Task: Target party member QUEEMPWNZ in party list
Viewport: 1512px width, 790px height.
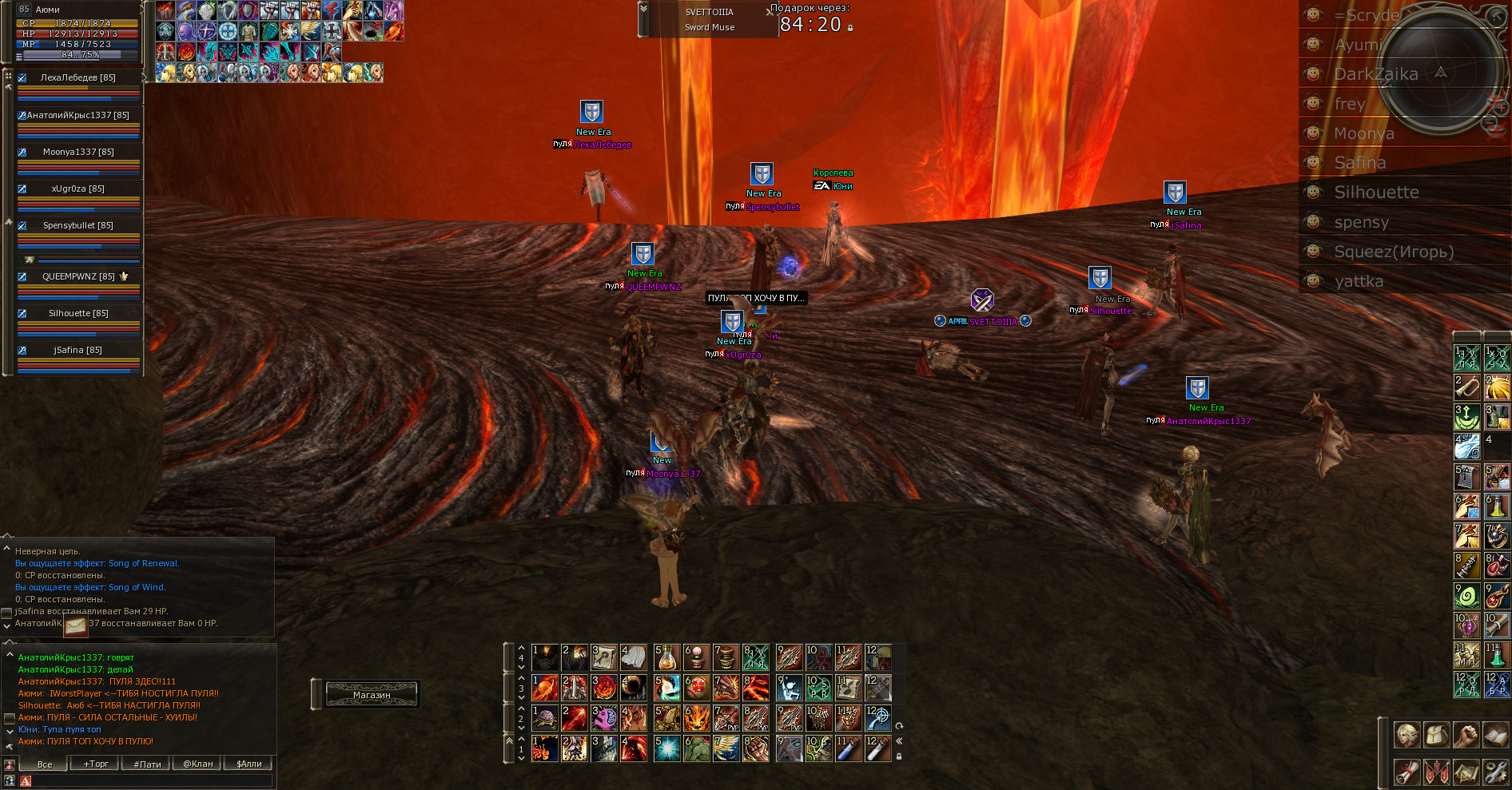Action: pos(78,276)
